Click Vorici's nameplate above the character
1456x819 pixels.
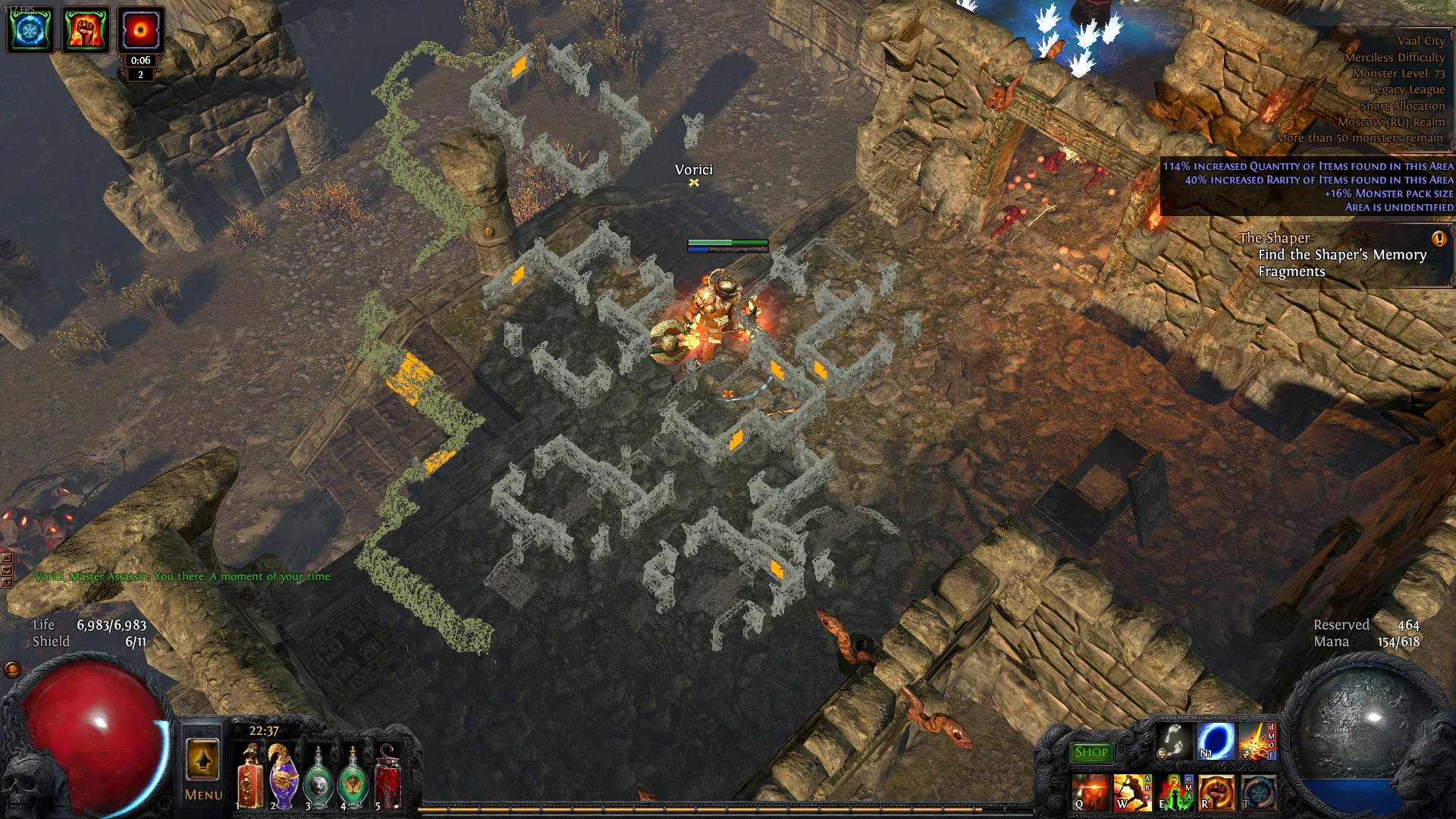pyautogui.click(x=695, y=169)
